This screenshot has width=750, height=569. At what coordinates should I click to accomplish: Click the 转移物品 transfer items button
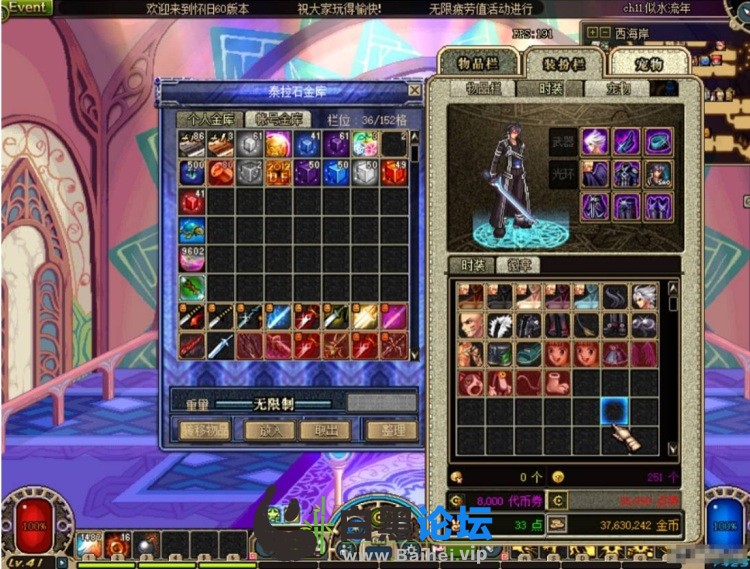tap(204, 430)
